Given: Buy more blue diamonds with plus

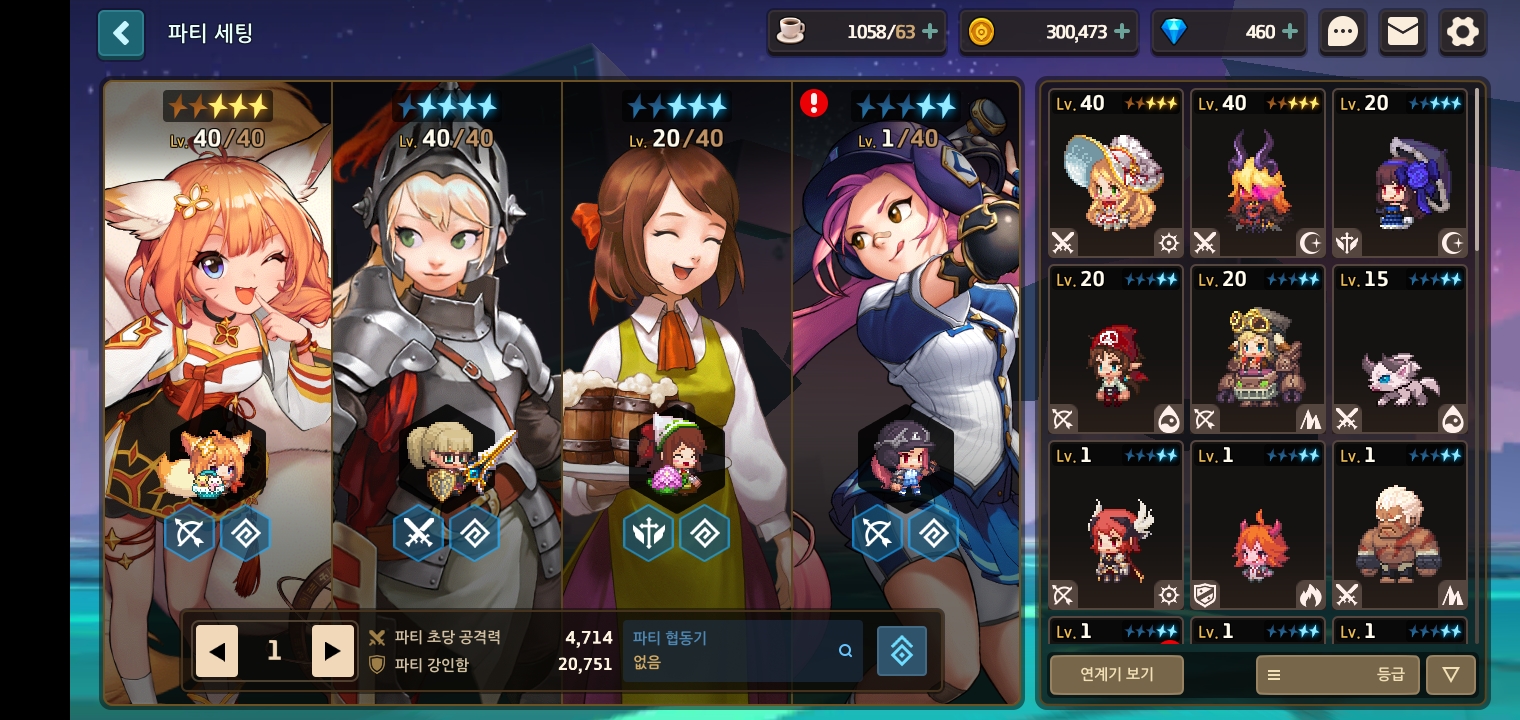Looking at the screenshot, I should point(1290,32).
